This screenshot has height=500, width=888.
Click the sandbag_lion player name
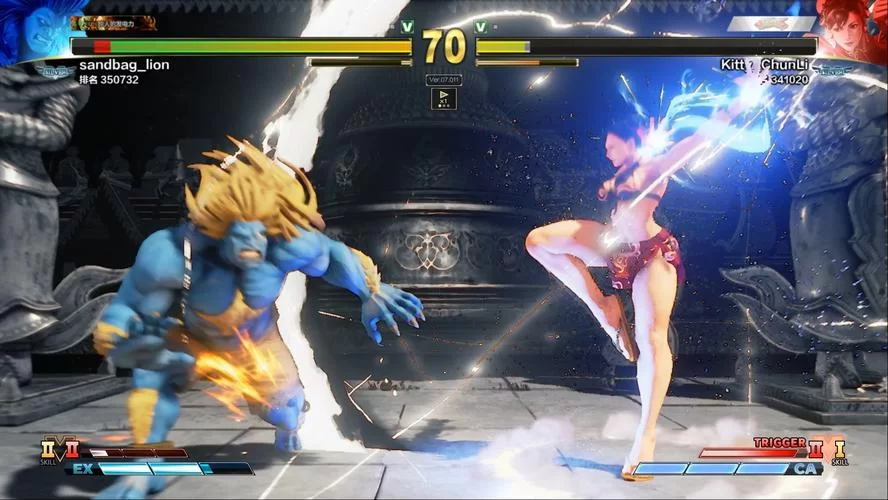[x=124, y=65]
